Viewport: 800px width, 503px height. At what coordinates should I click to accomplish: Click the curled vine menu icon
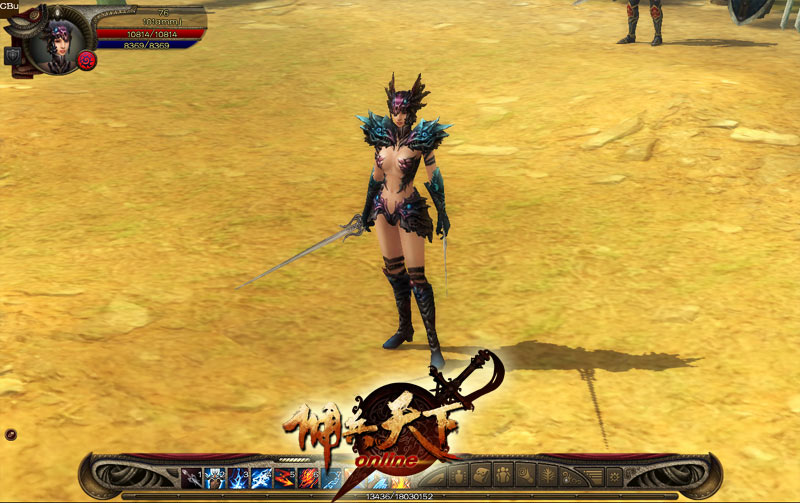(x=569, y=476)
